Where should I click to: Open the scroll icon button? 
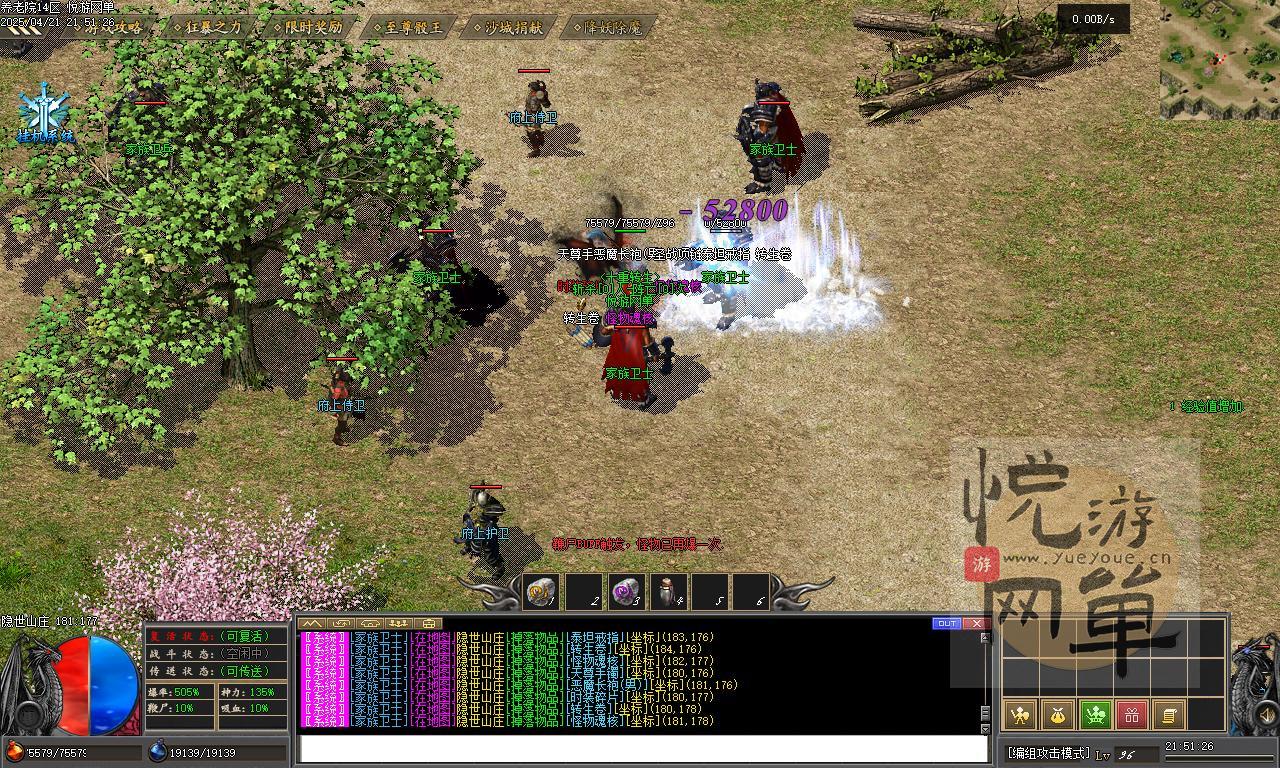pyautogui.click(x=1168, y=714)
